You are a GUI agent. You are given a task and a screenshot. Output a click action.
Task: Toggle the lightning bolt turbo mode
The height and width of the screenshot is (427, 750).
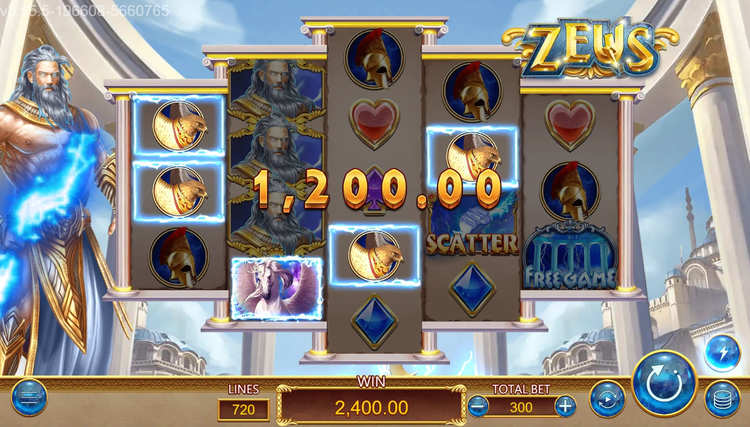tap(722, 353)
